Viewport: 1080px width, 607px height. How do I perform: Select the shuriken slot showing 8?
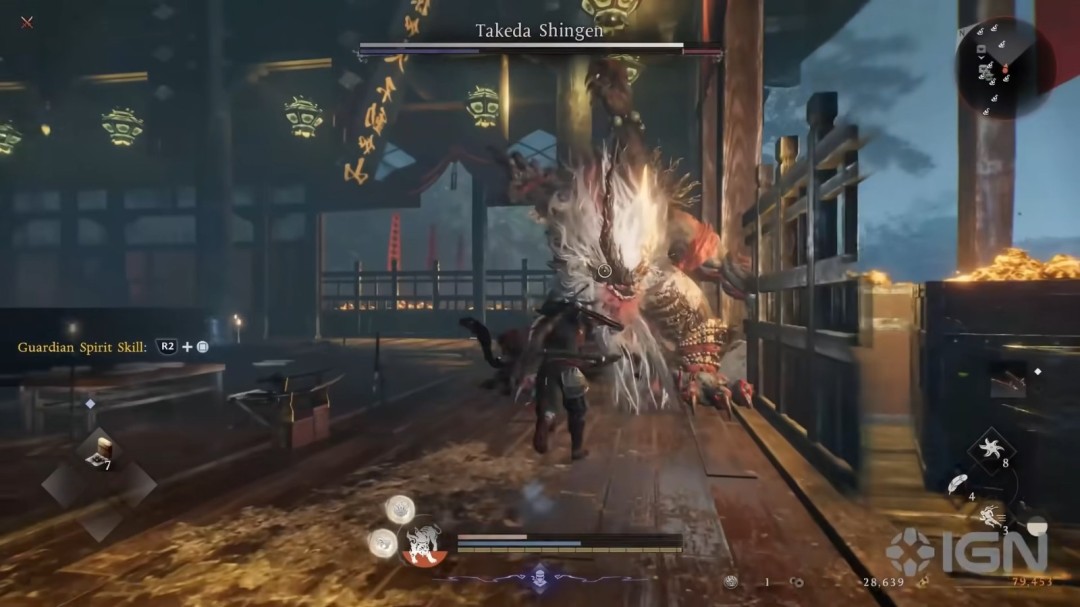(x=993, y=448)
